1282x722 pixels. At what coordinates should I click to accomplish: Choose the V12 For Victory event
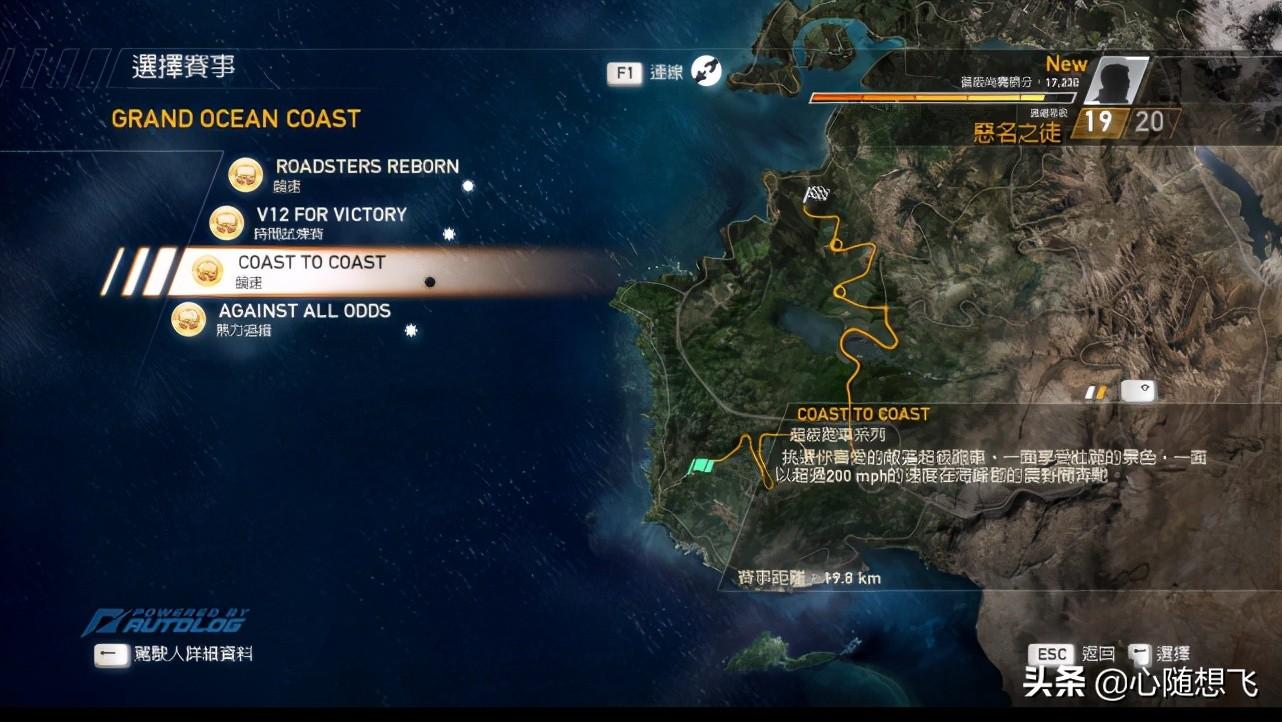[331, 215]
